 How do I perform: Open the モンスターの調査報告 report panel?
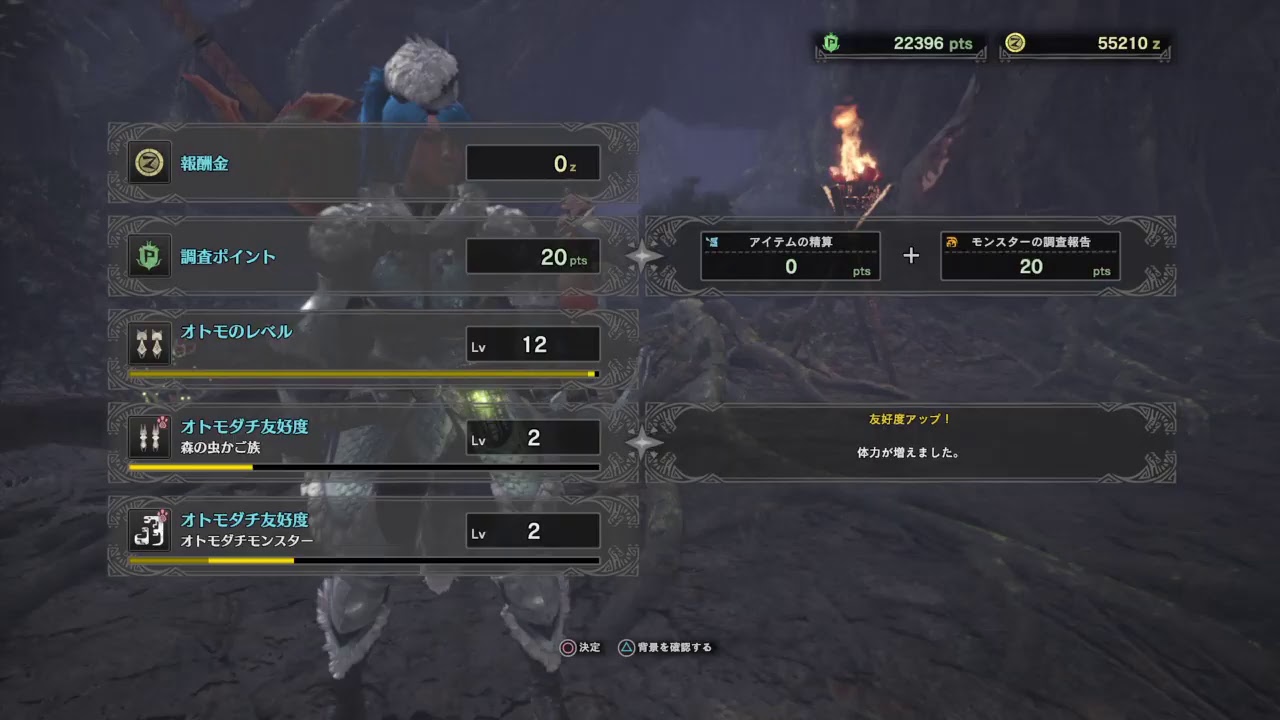pos(1030,256)
